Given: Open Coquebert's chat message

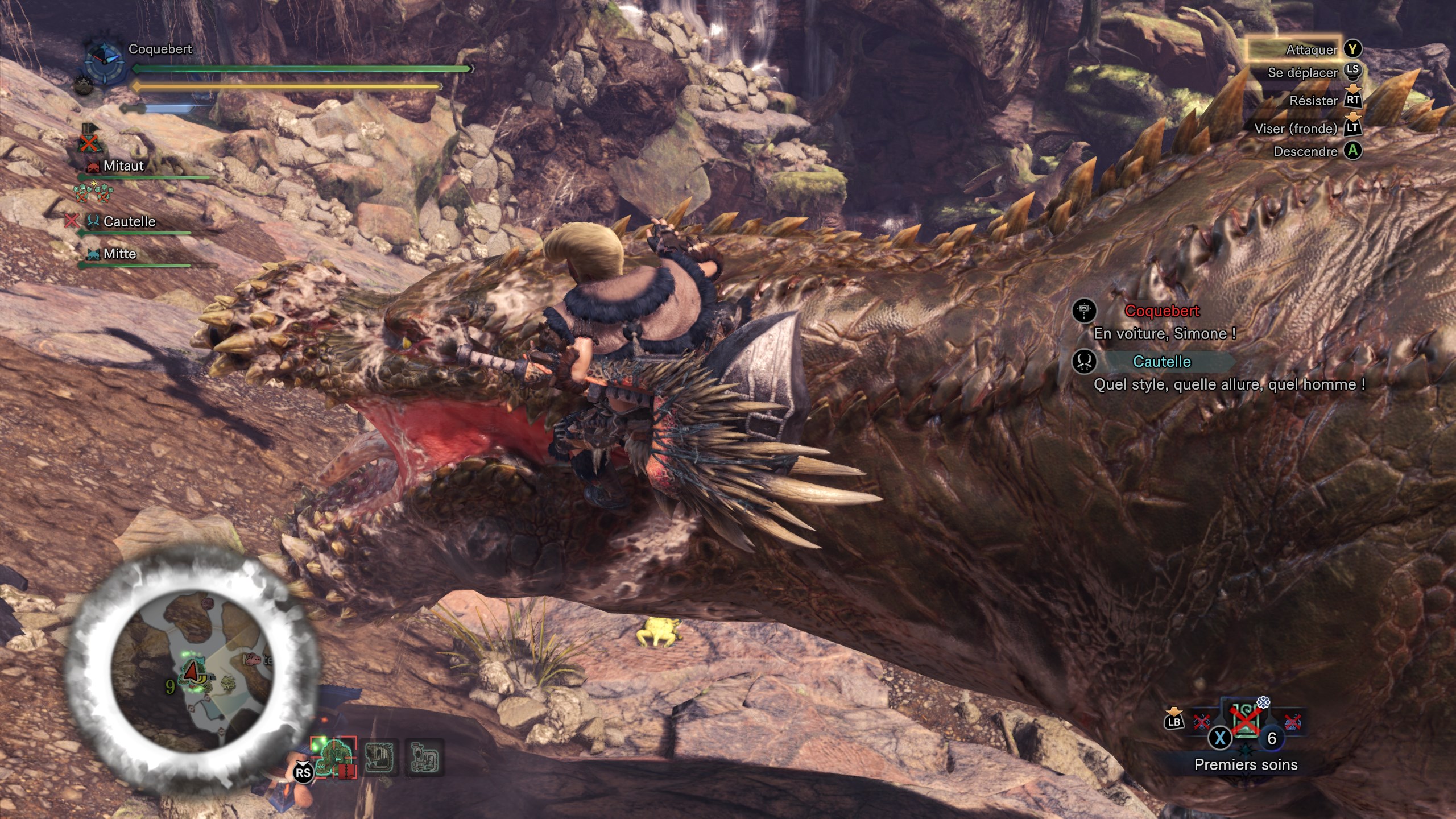Looking at the screenshot, I should 1164,333.
